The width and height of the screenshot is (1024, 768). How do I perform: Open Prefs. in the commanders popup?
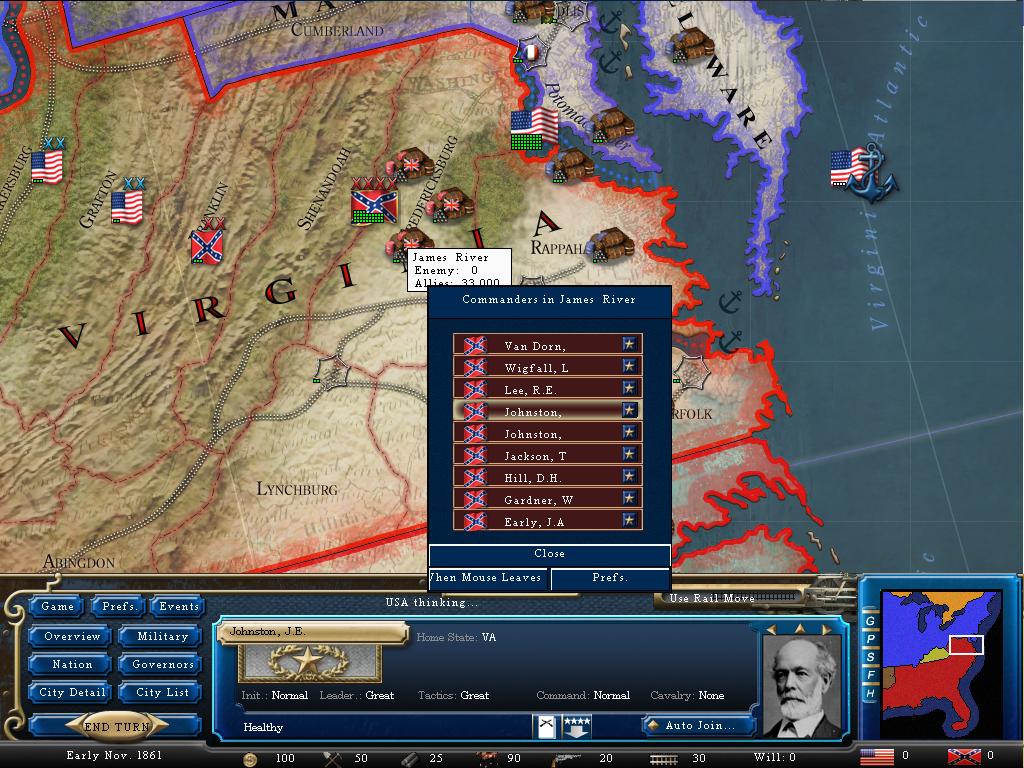[x=609, y=578]
